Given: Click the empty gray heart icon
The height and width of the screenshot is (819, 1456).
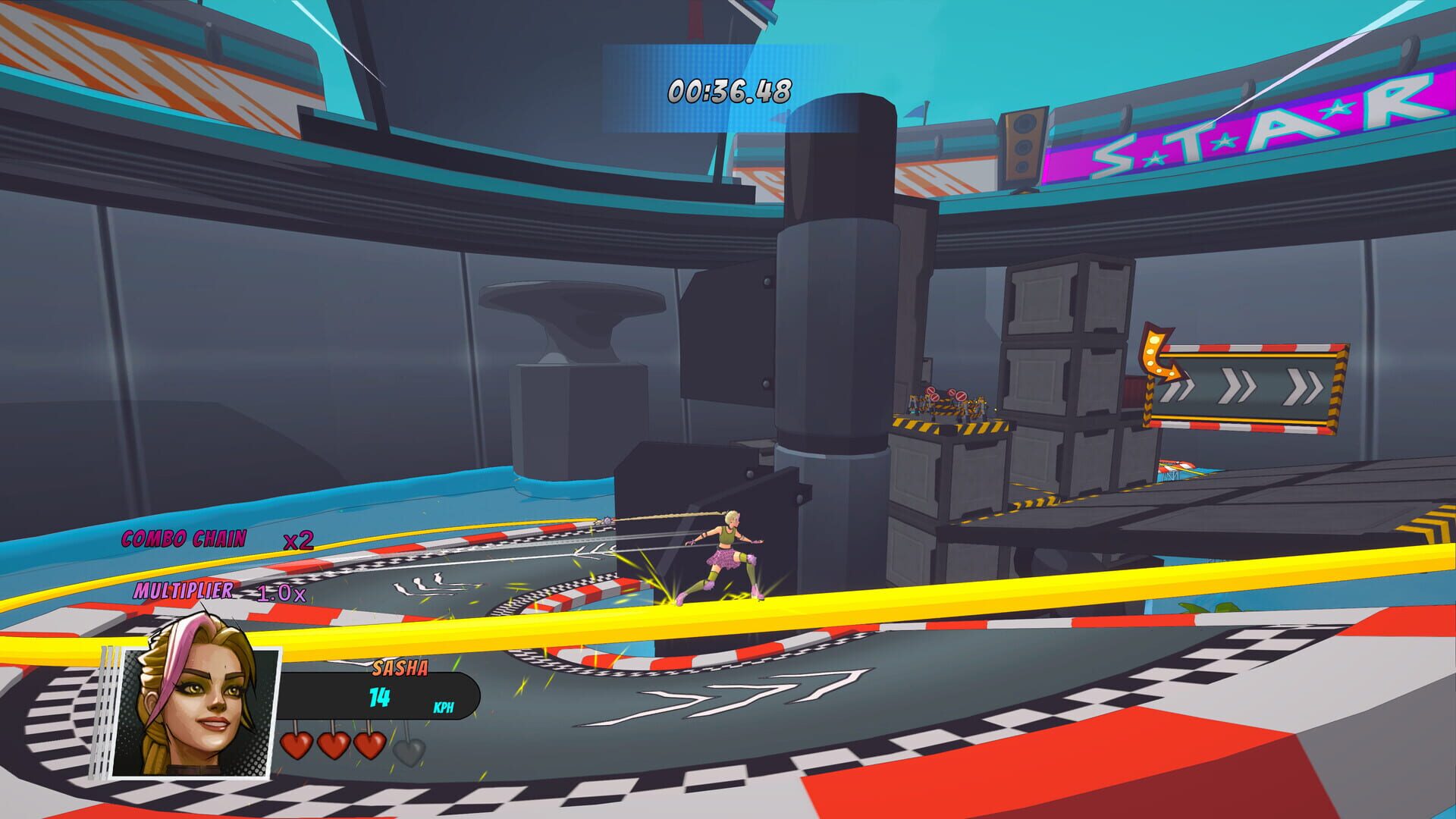Looking at the screenshot, I should click(409, 748).
